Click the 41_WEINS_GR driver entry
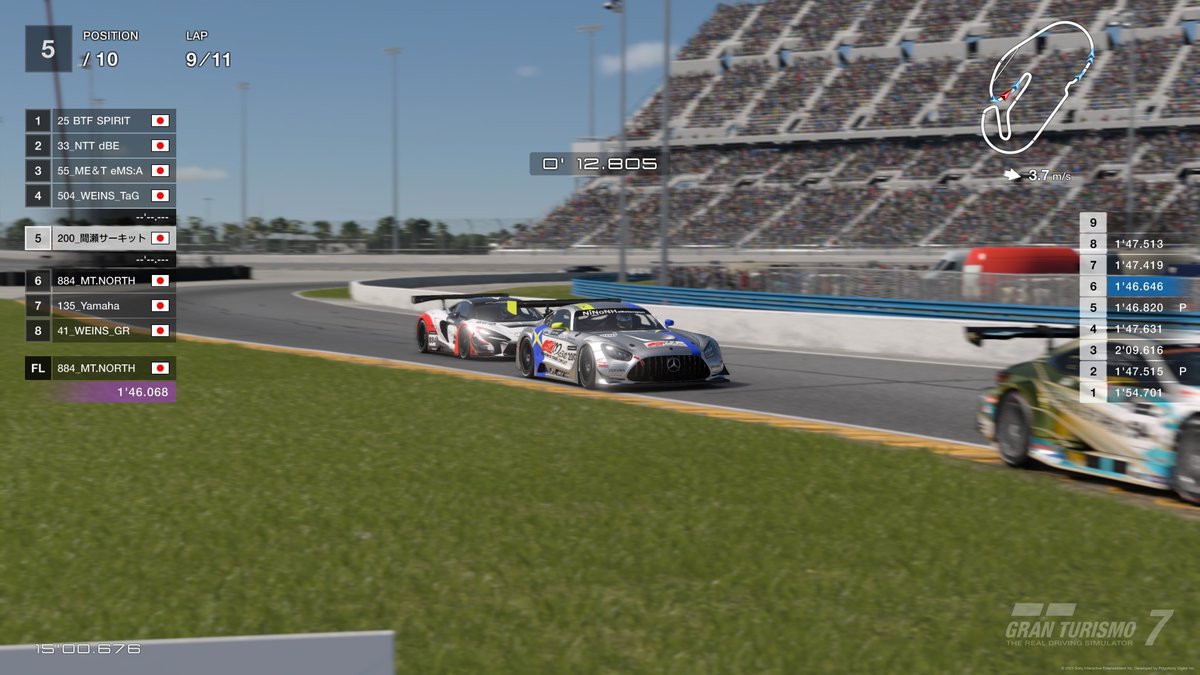 (x=100, y=331)
